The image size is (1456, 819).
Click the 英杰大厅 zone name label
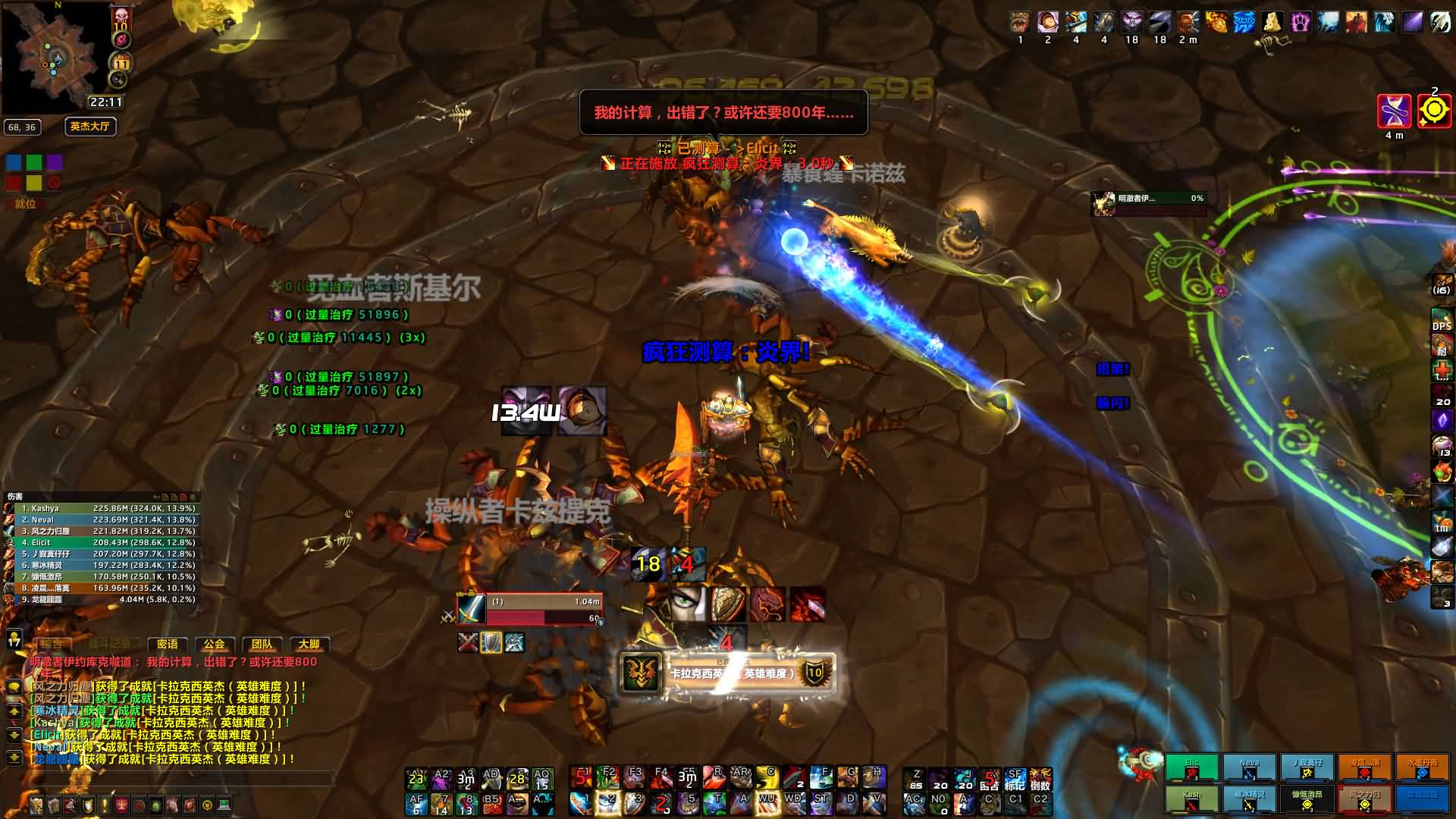click(x=90, y=127)
